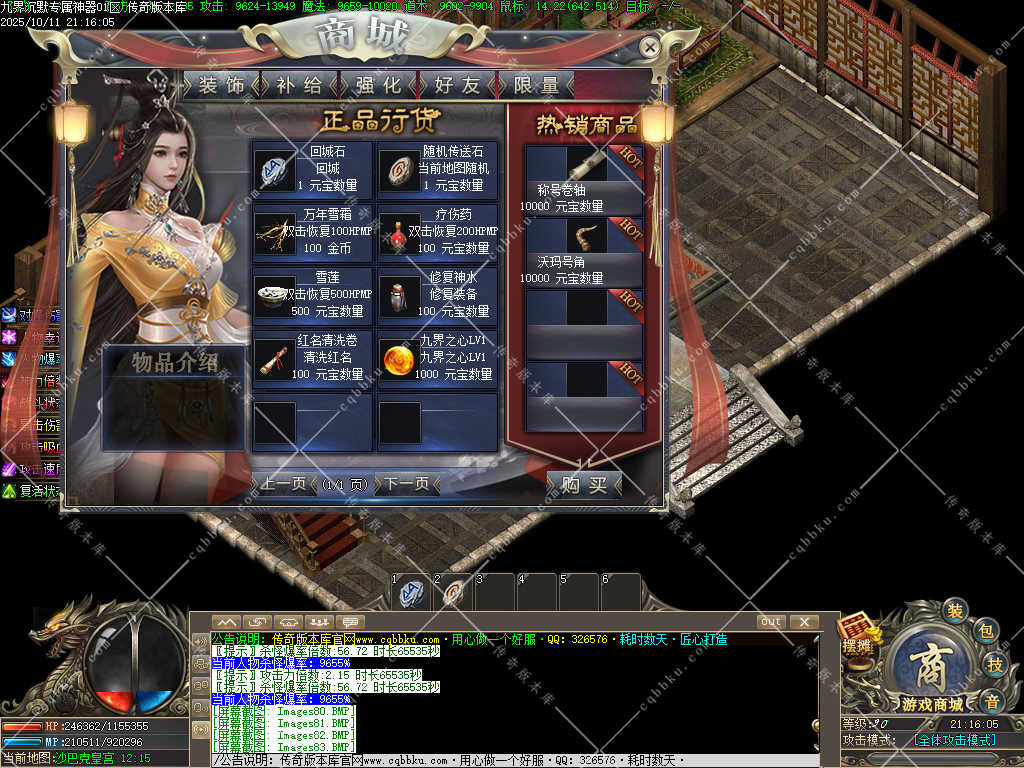Select the 红名清洗卷 scroll
The width and height of the screenshot is (1024, 768).
(312, 358)
